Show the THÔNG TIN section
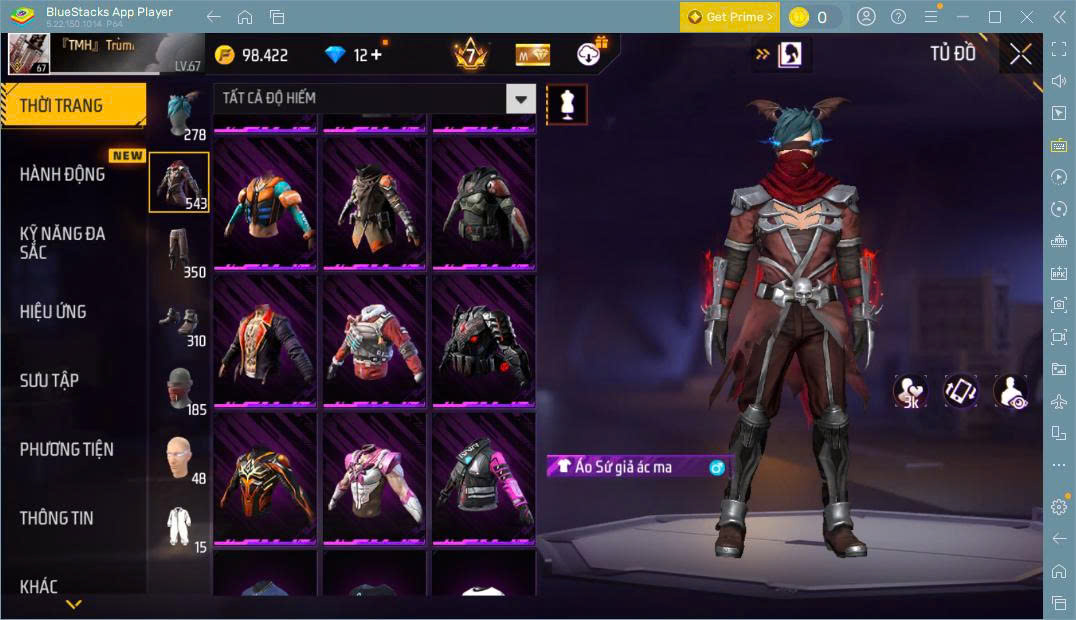 (57, 518)
